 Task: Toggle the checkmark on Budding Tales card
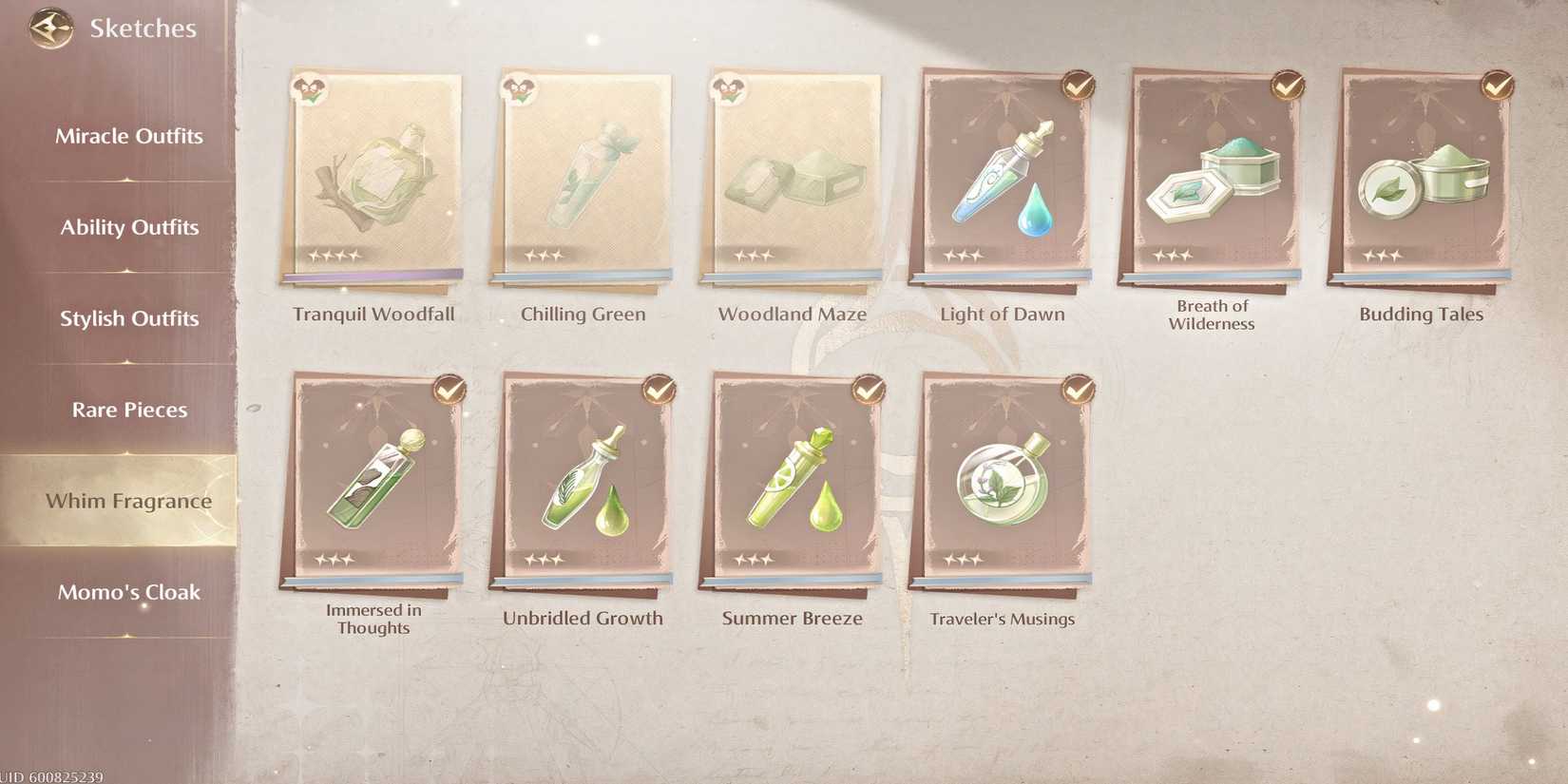[x=1494, y=86]
